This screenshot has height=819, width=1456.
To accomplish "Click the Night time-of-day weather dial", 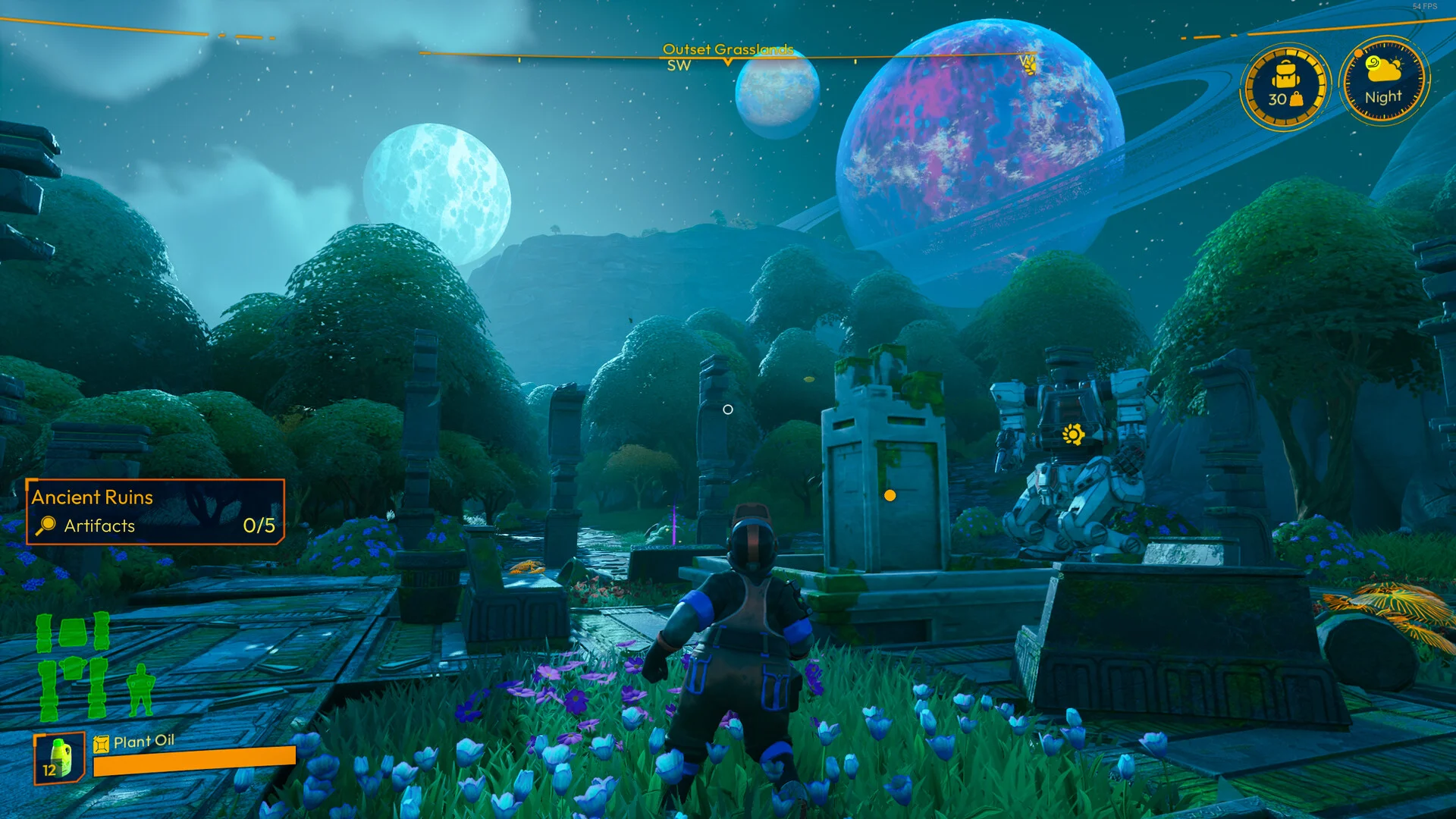I will pos(1384,83).
